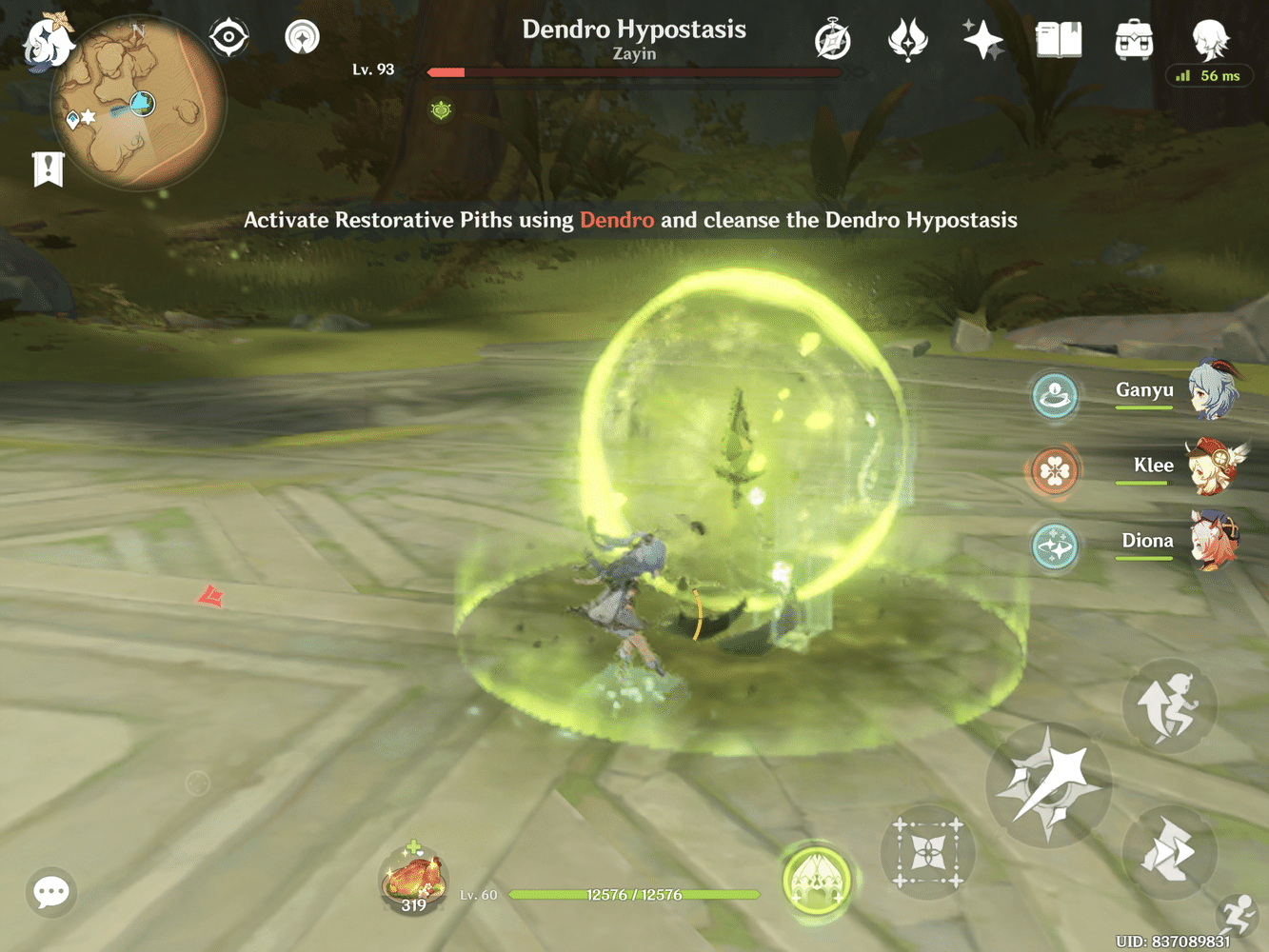The image size is (1269, 952).
Task: Trigger the Elemental Skill
Action: (x=1169, y=852)
